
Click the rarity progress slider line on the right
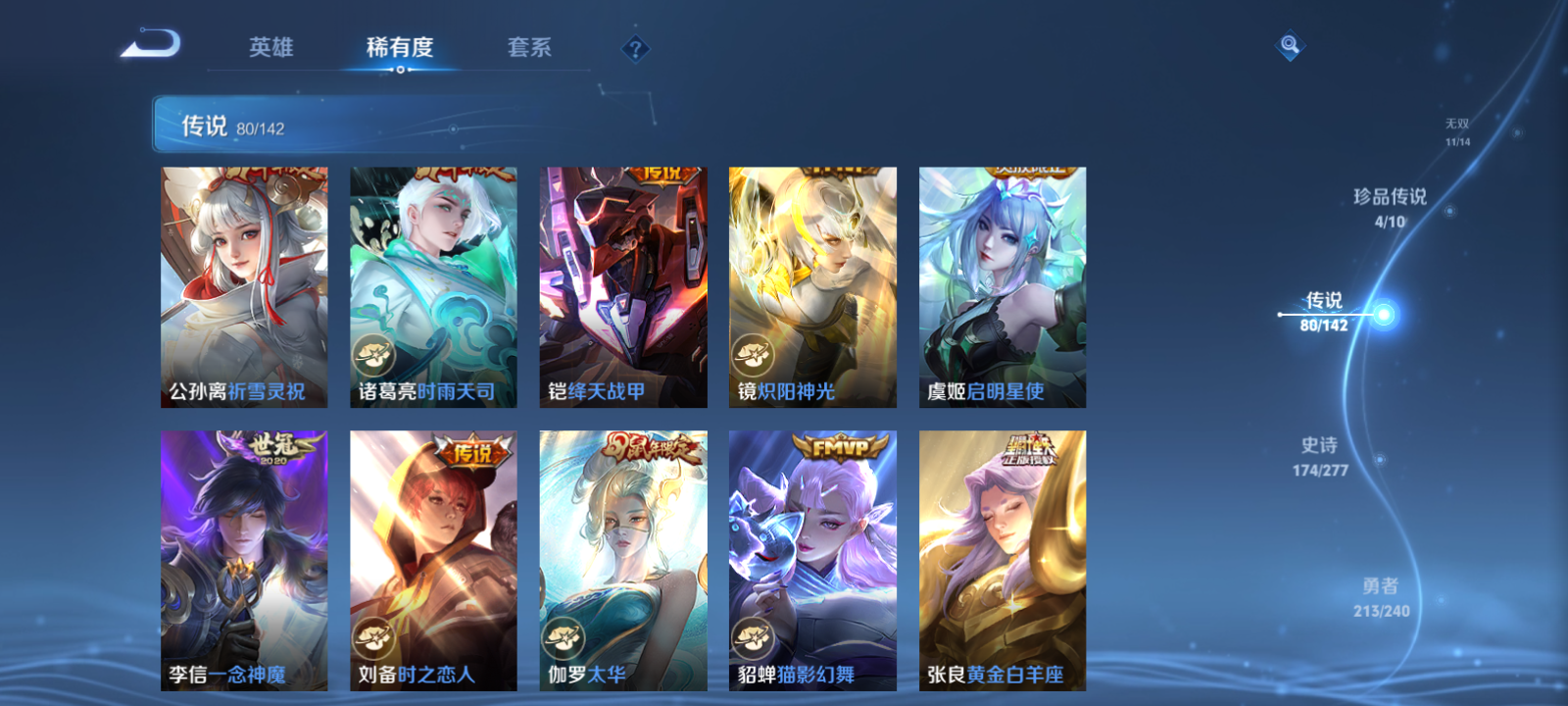pyautogui.click(x=1323, y=314)
